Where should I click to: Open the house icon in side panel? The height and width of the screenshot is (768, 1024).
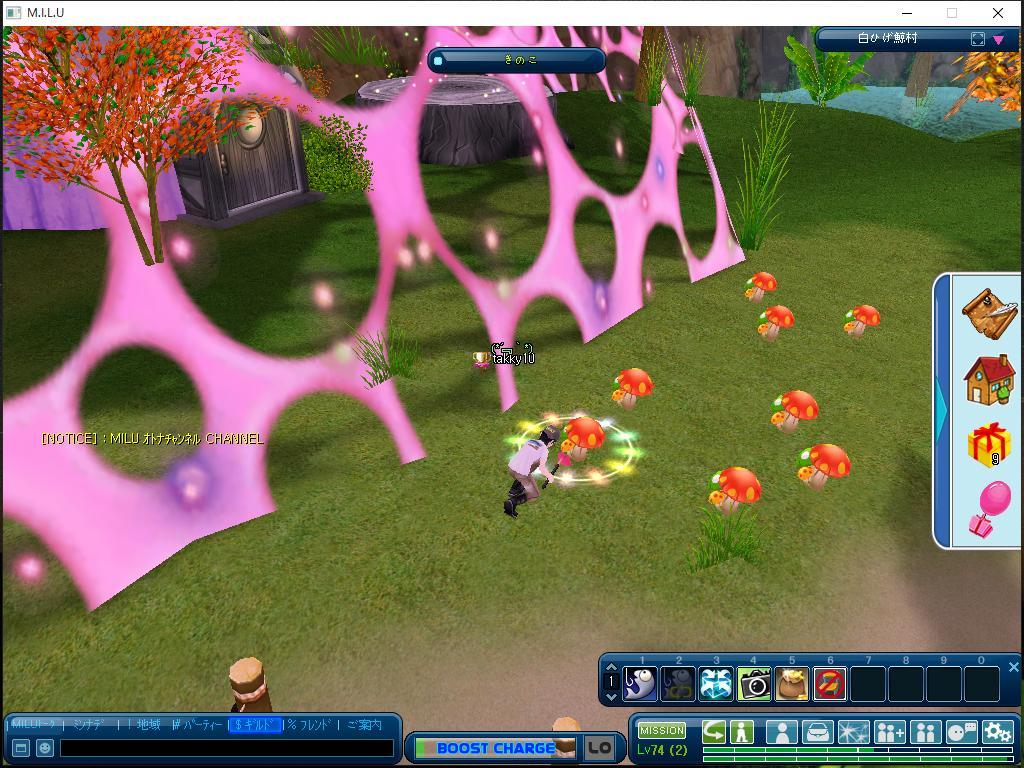[989, 380]
